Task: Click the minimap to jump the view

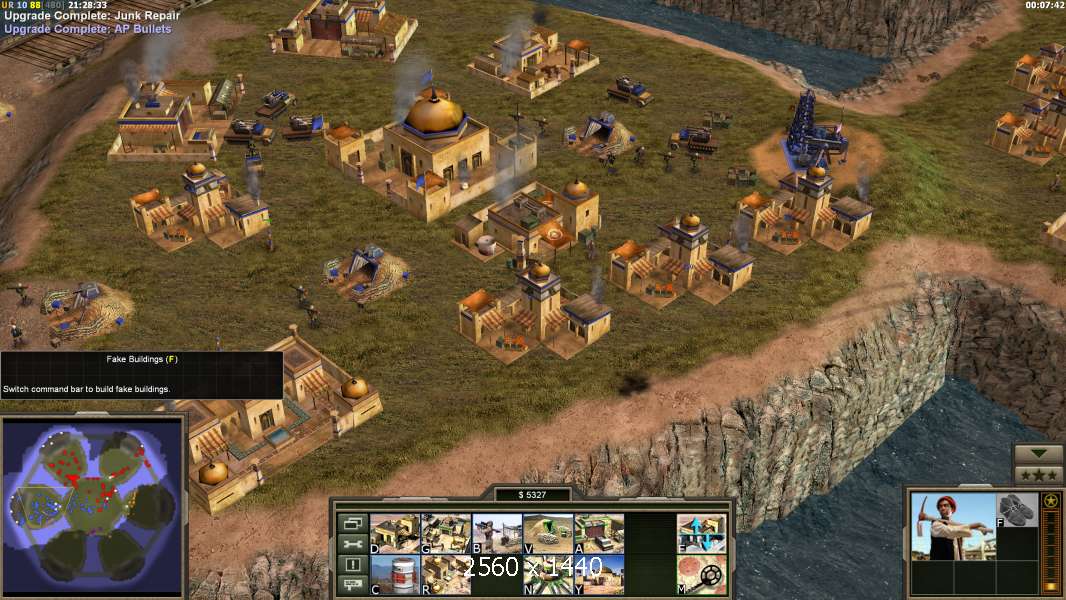Action: coord(94,495)
